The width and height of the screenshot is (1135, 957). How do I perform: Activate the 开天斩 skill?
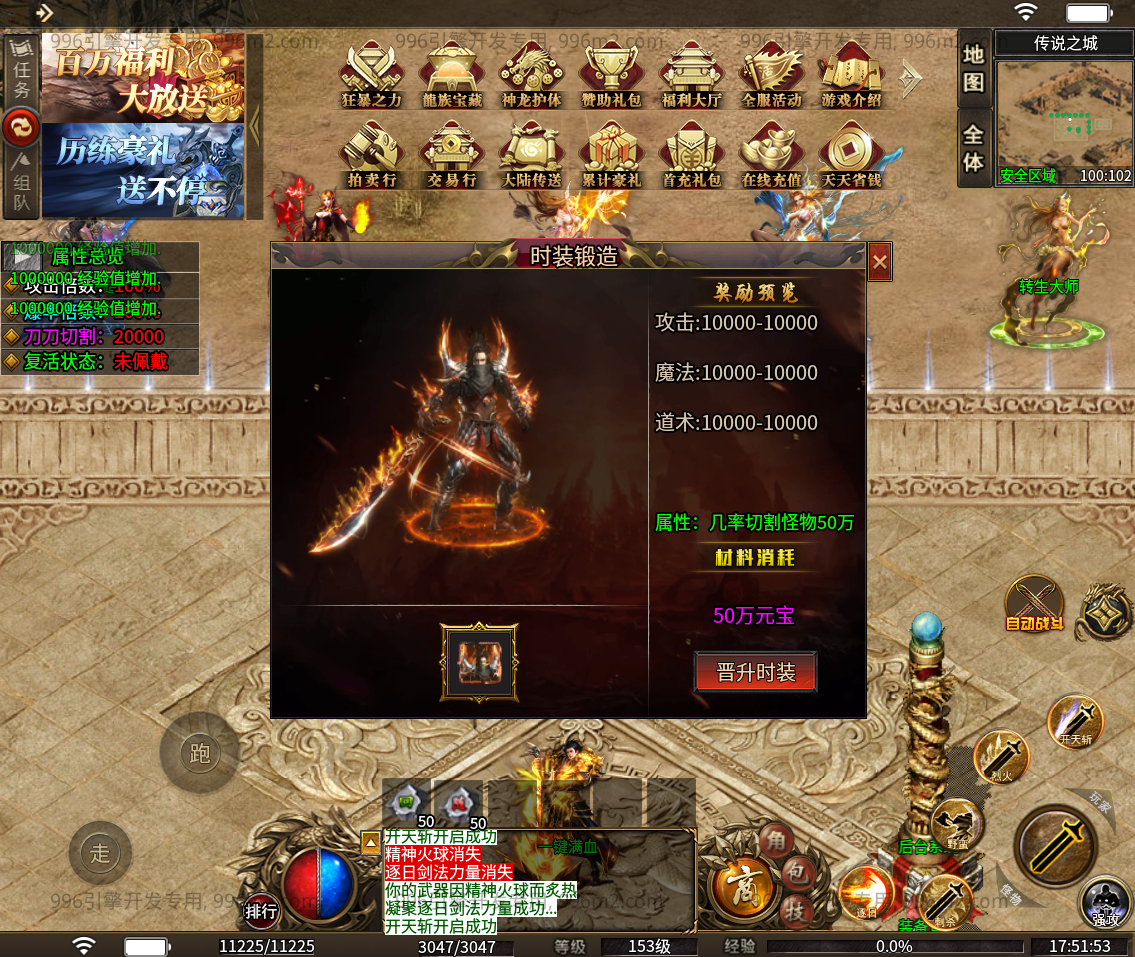tap(1076, 720)
